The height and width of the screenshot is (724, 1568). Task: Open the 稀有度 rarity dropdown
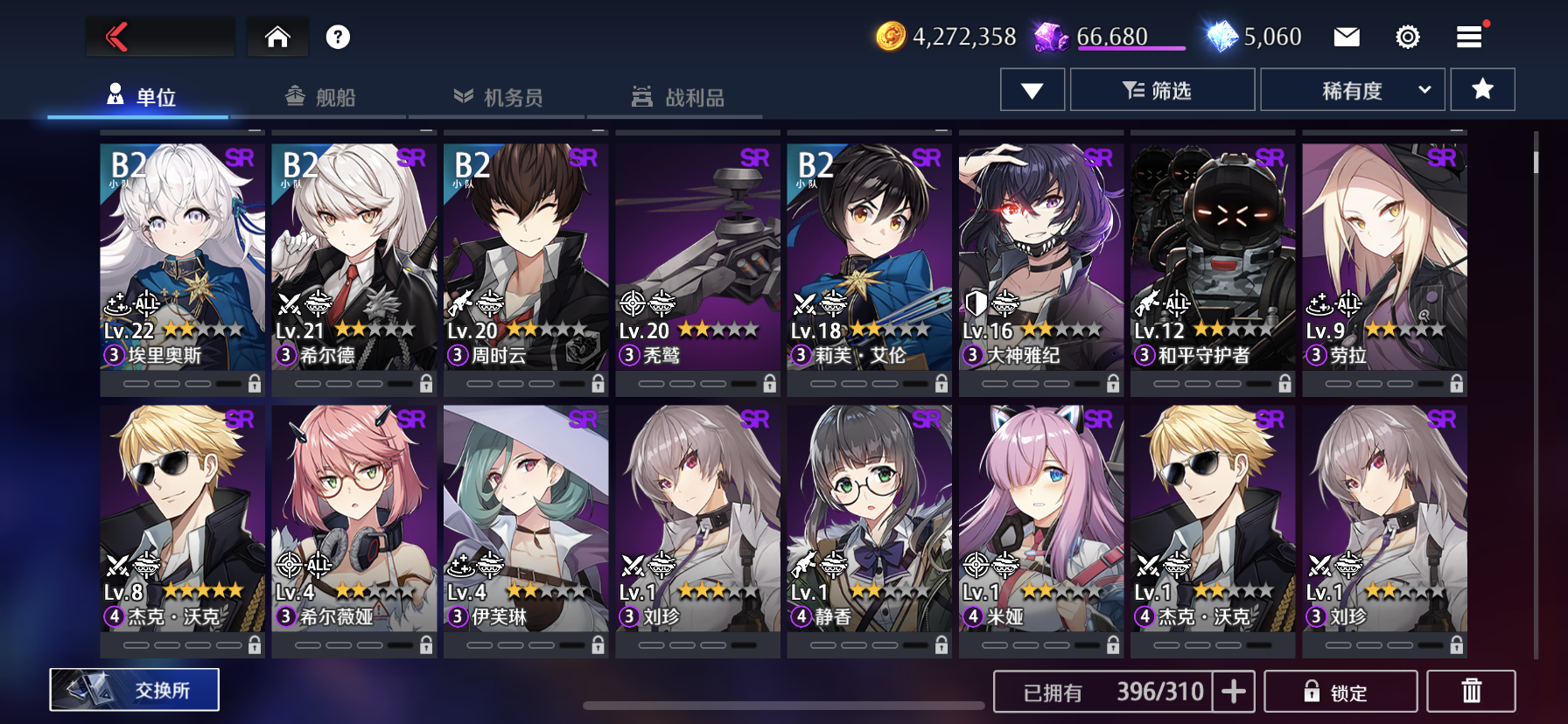point(1352,88)
